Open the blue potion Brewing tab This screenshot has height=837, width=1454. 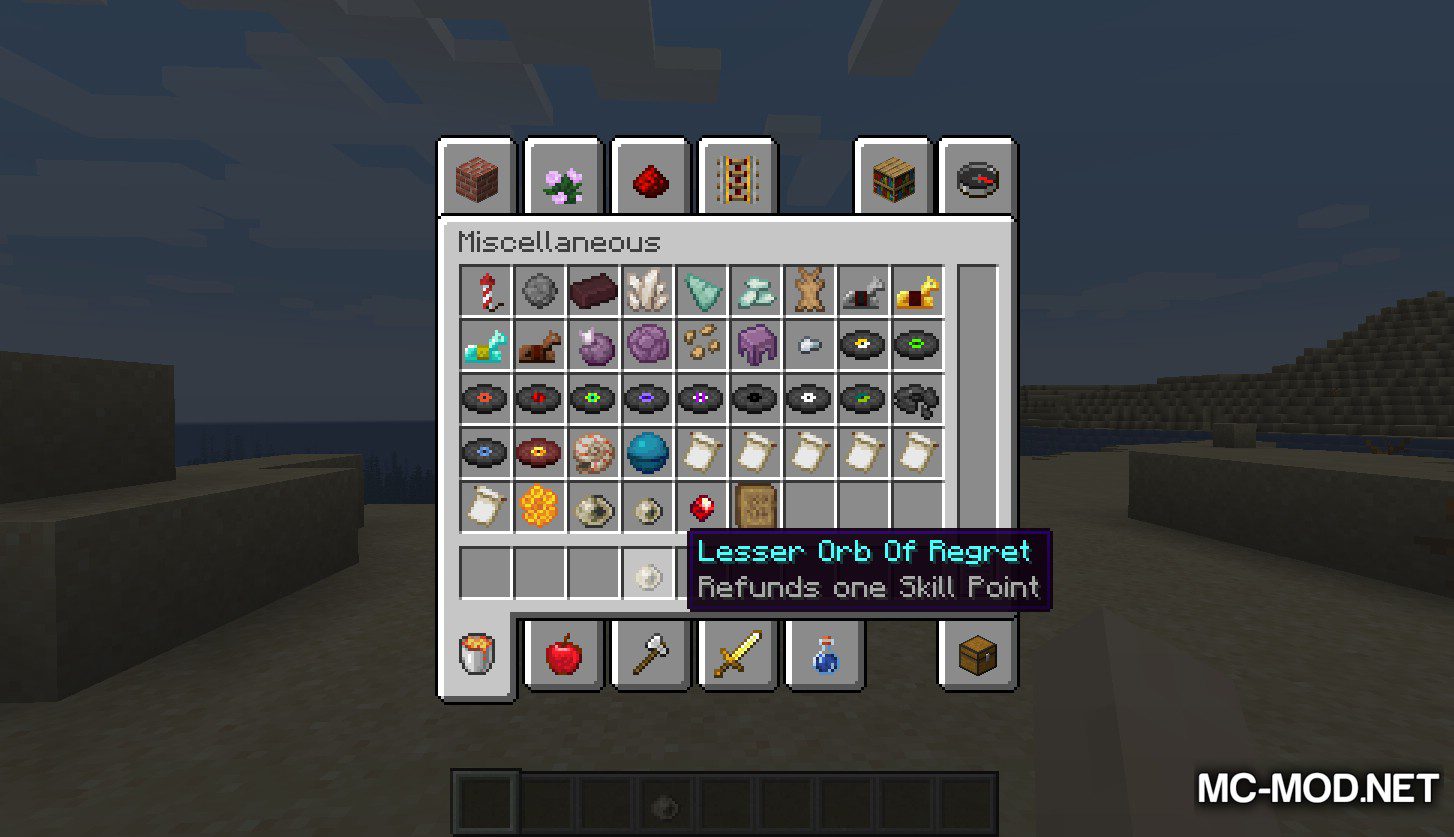(x=822, y=655)
